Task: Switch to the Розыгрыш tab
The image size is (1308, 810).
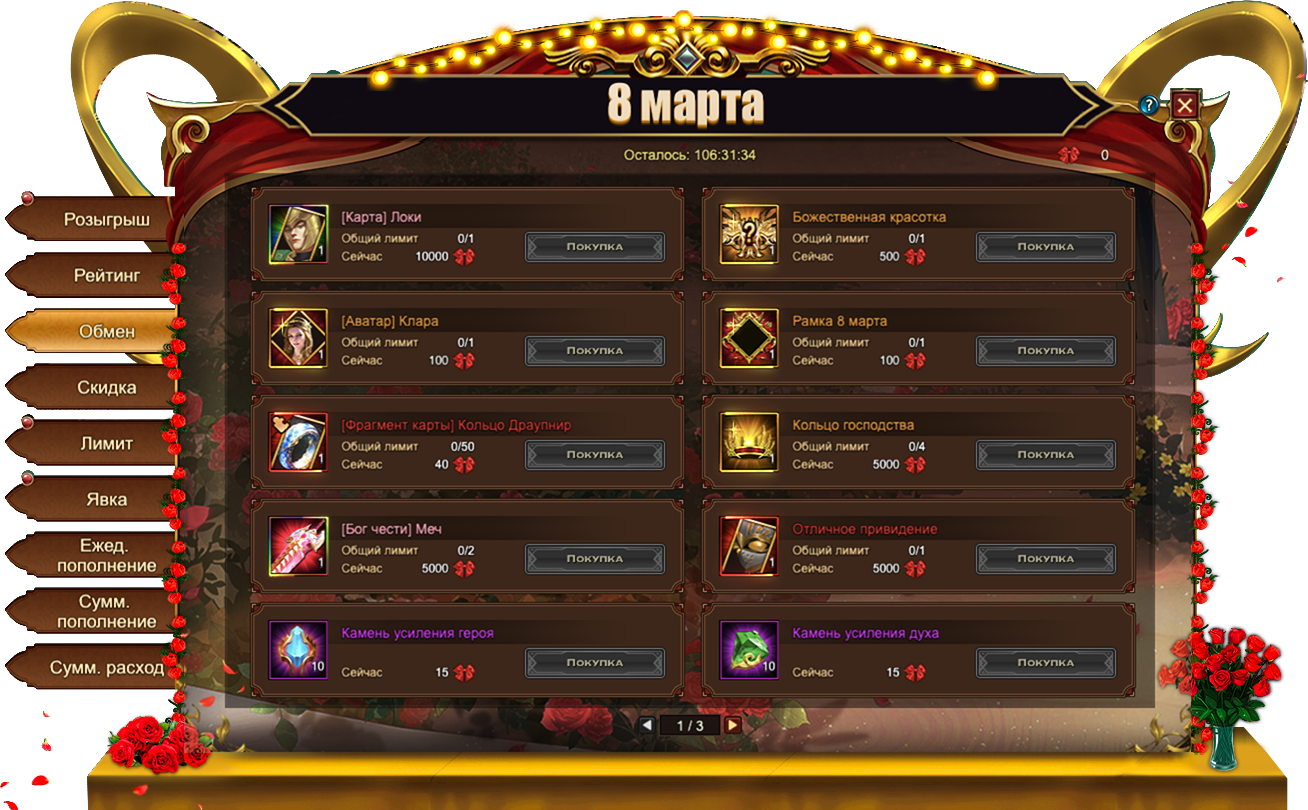Action: (106, 219)
